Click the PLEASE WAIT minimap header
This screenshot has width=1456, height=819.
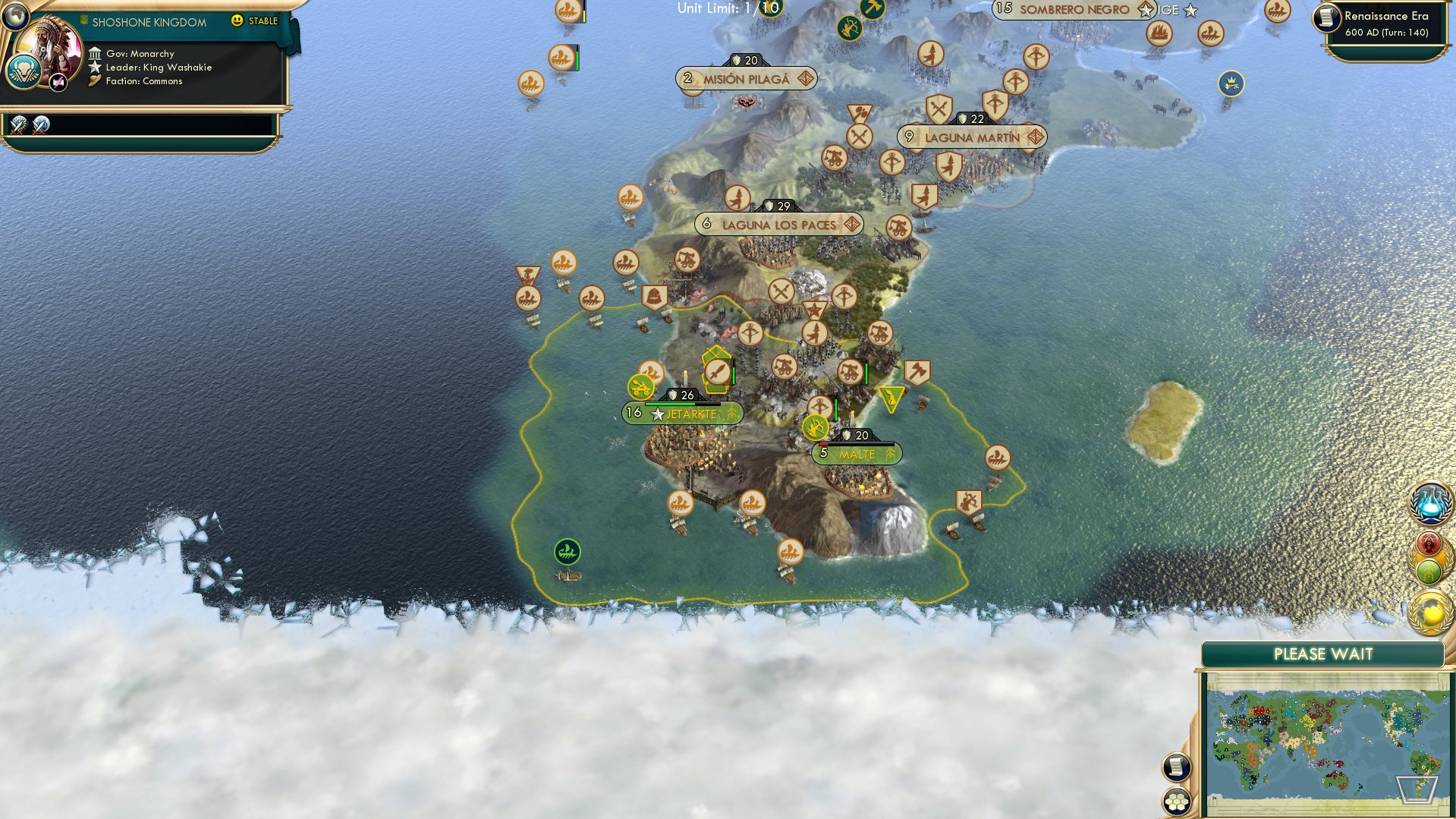point(1323,654)
